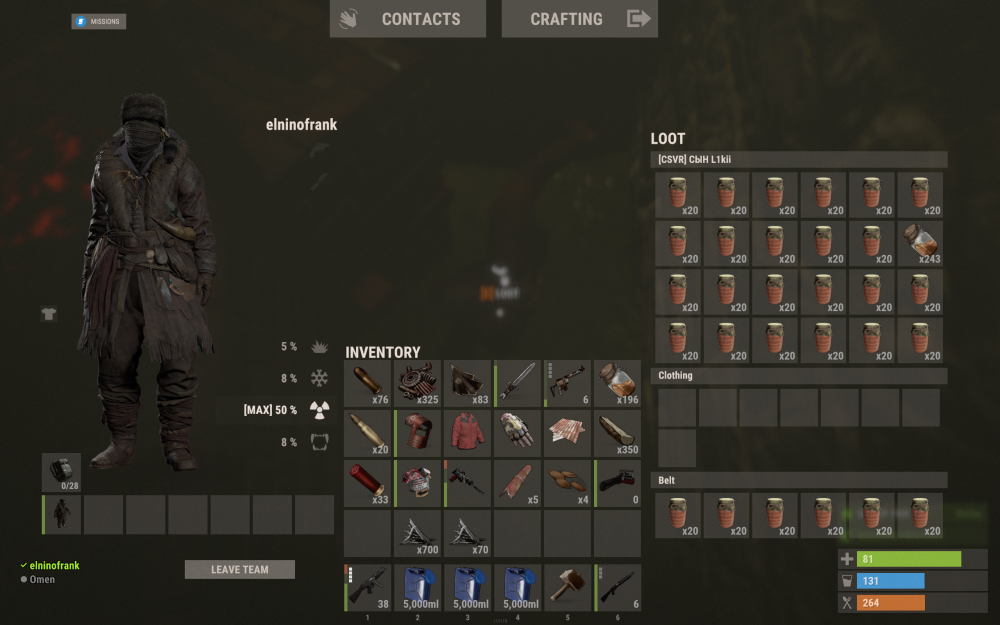
Task: Choose the longsword inventory slot
Action: coord(518,384)
